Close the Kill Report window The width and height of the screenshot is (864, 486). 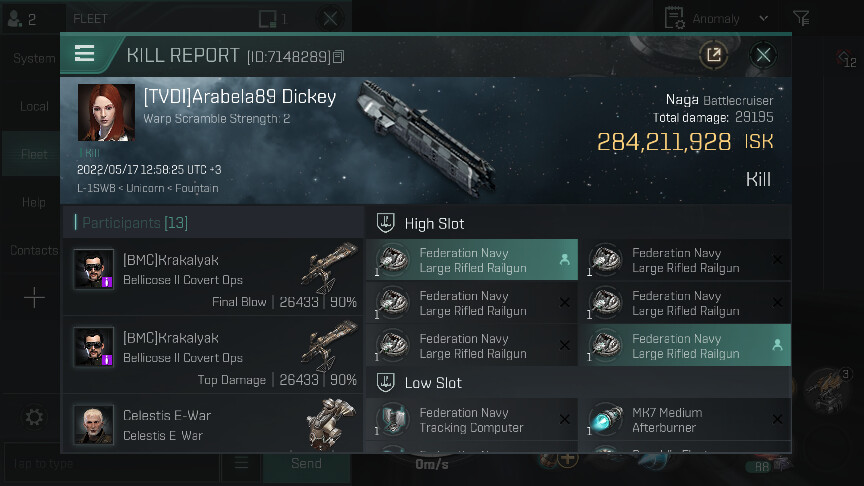coord(763,55)
